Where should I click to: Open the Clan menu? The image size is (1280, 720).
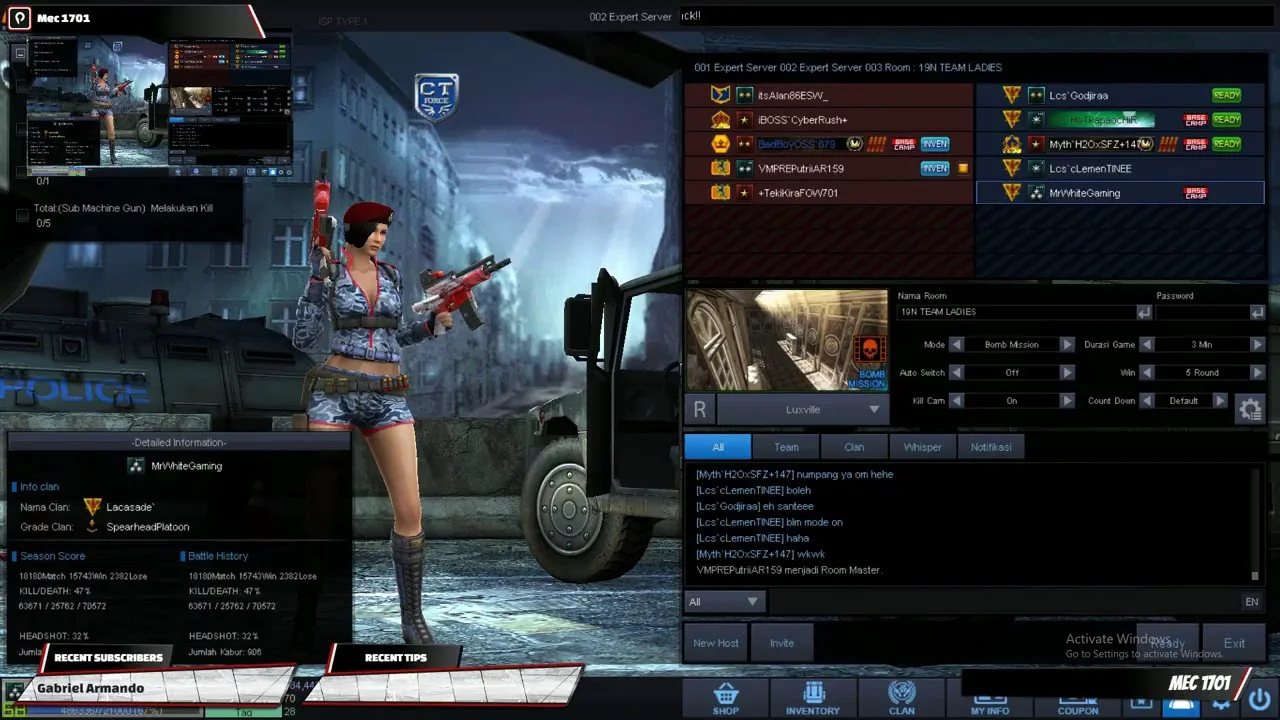[x=901, y=698]
